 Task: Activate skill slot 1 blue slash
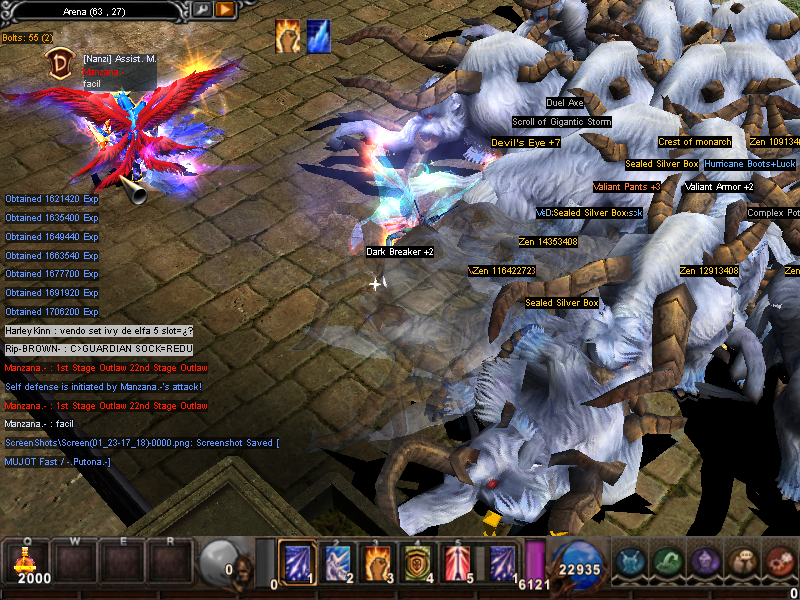(297, 562)
